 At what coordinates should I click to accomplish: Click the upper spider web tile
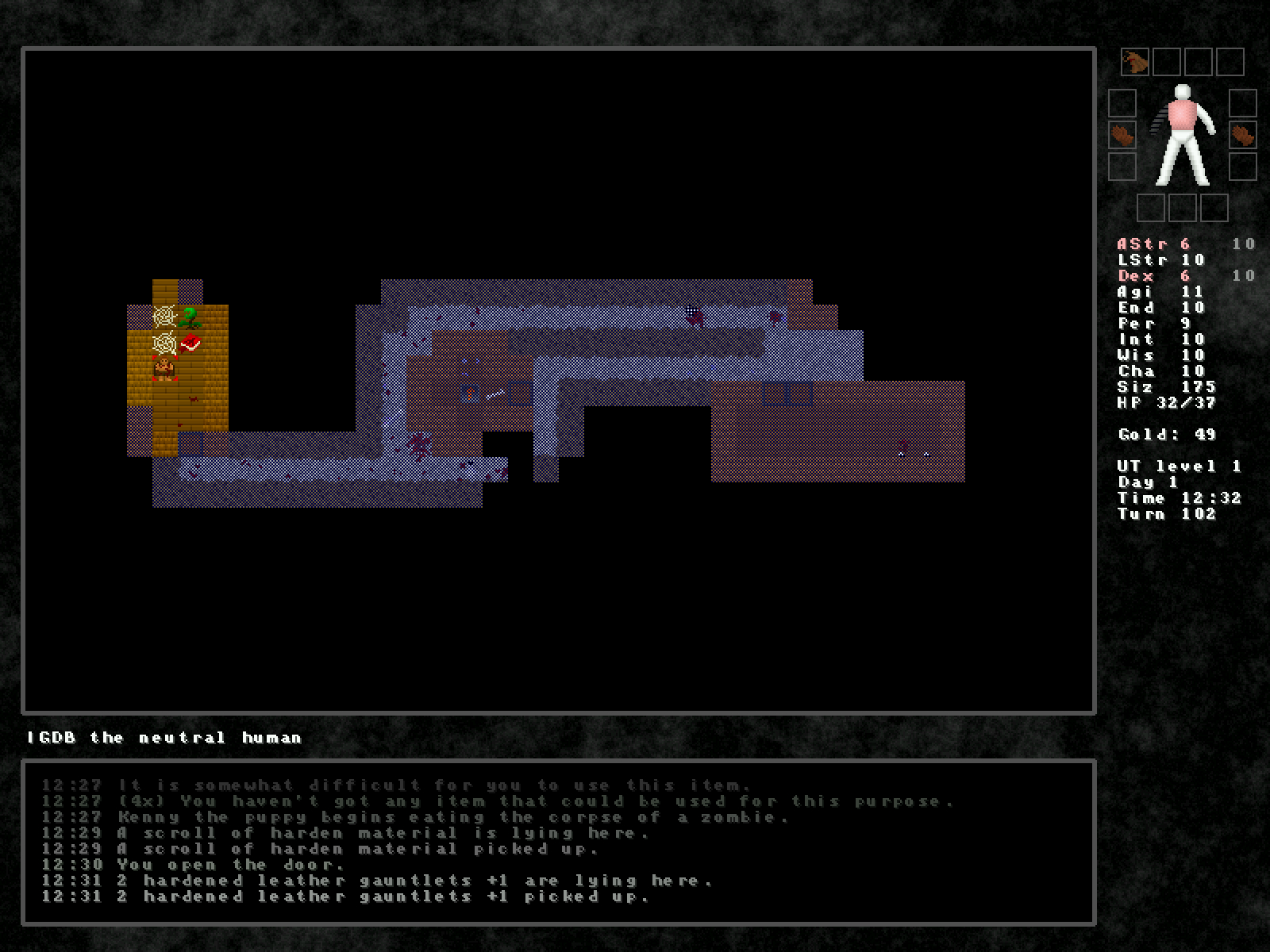coord(164,317)
